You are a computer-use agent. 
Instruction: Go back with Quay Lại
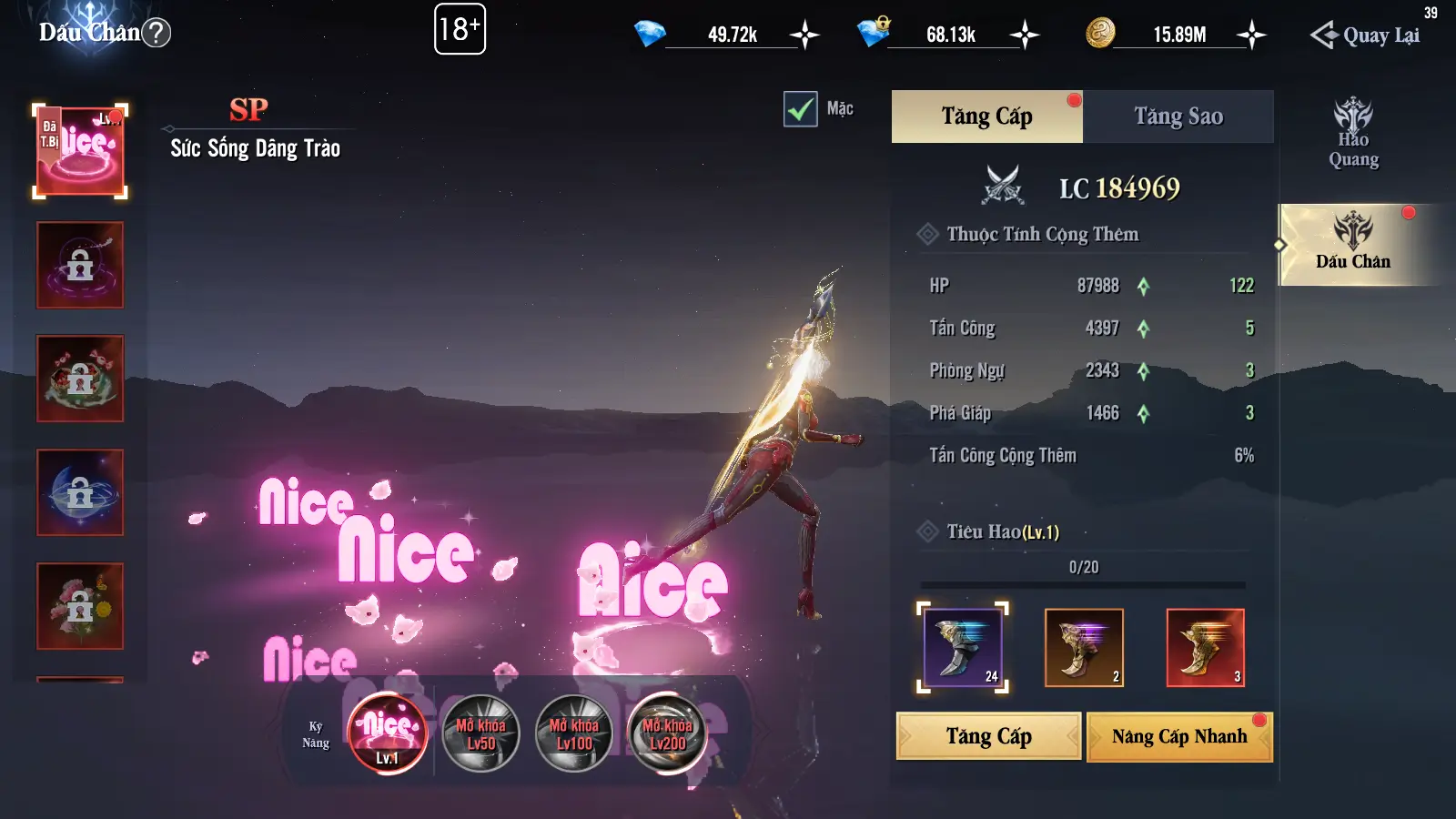tap(1366, 35)
